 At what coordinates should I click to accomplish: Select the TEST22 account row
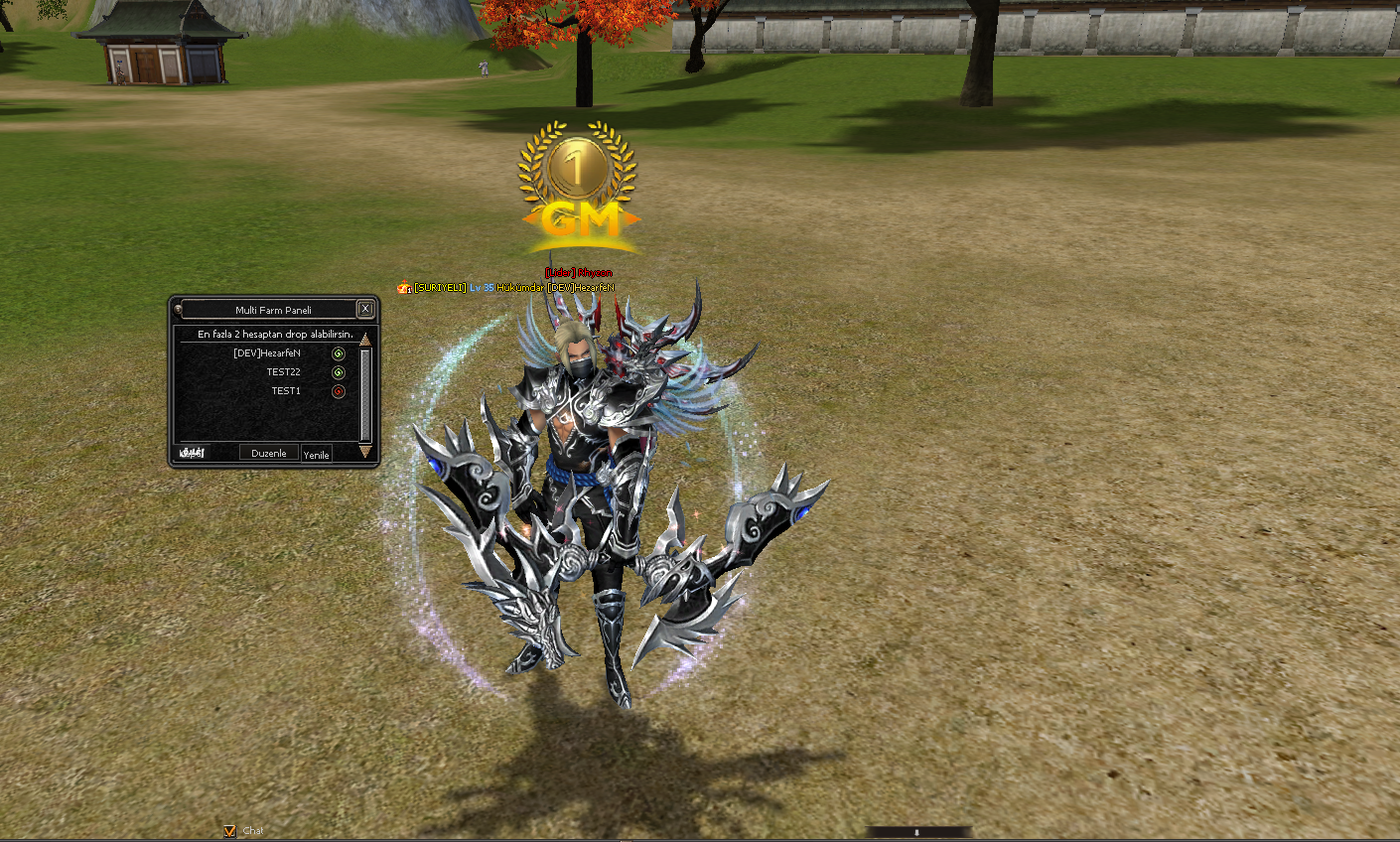(x=283, y=372)
